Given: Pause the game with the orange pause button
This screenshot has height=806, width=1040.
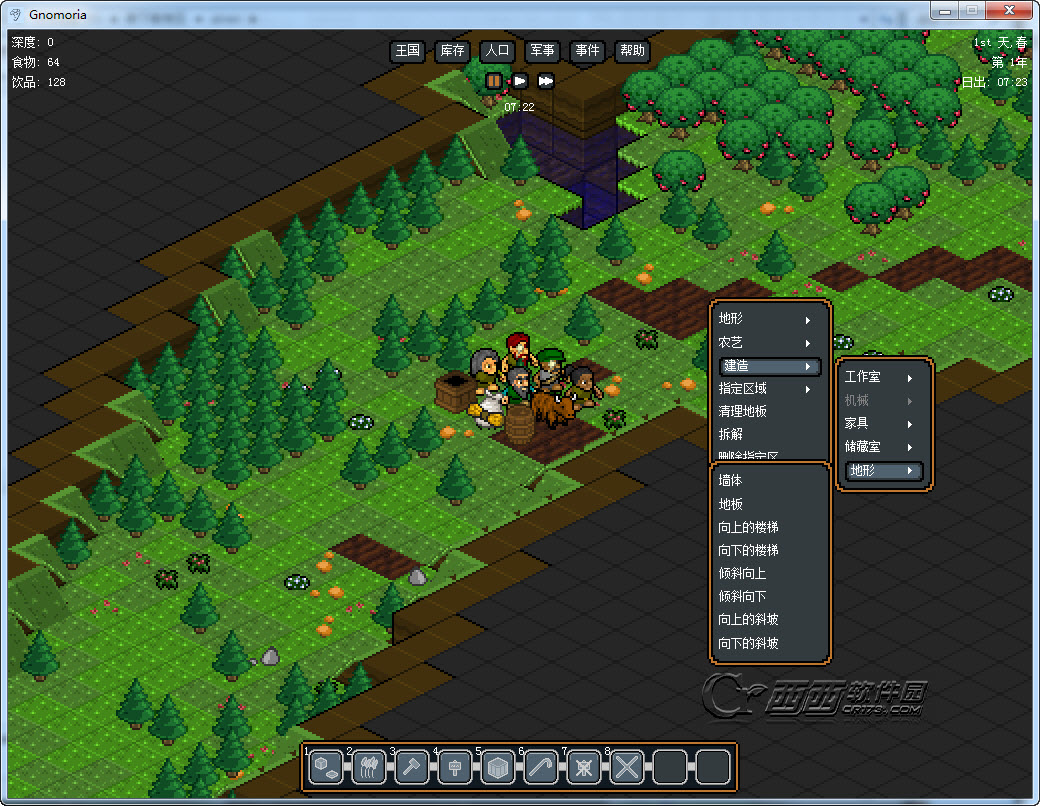Looking at the screenshot, I should [x=494, y=81].
